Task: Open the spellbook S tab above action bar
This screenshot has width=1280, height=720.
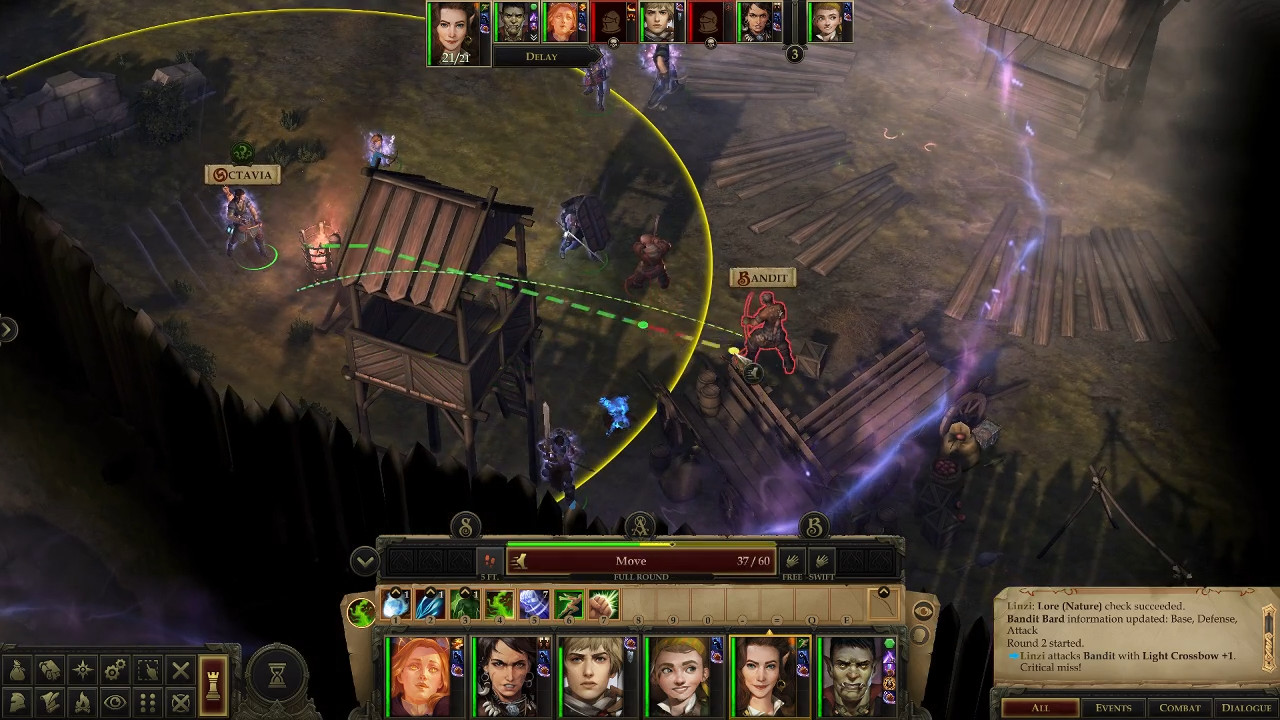Action: [x=465, y=526]
